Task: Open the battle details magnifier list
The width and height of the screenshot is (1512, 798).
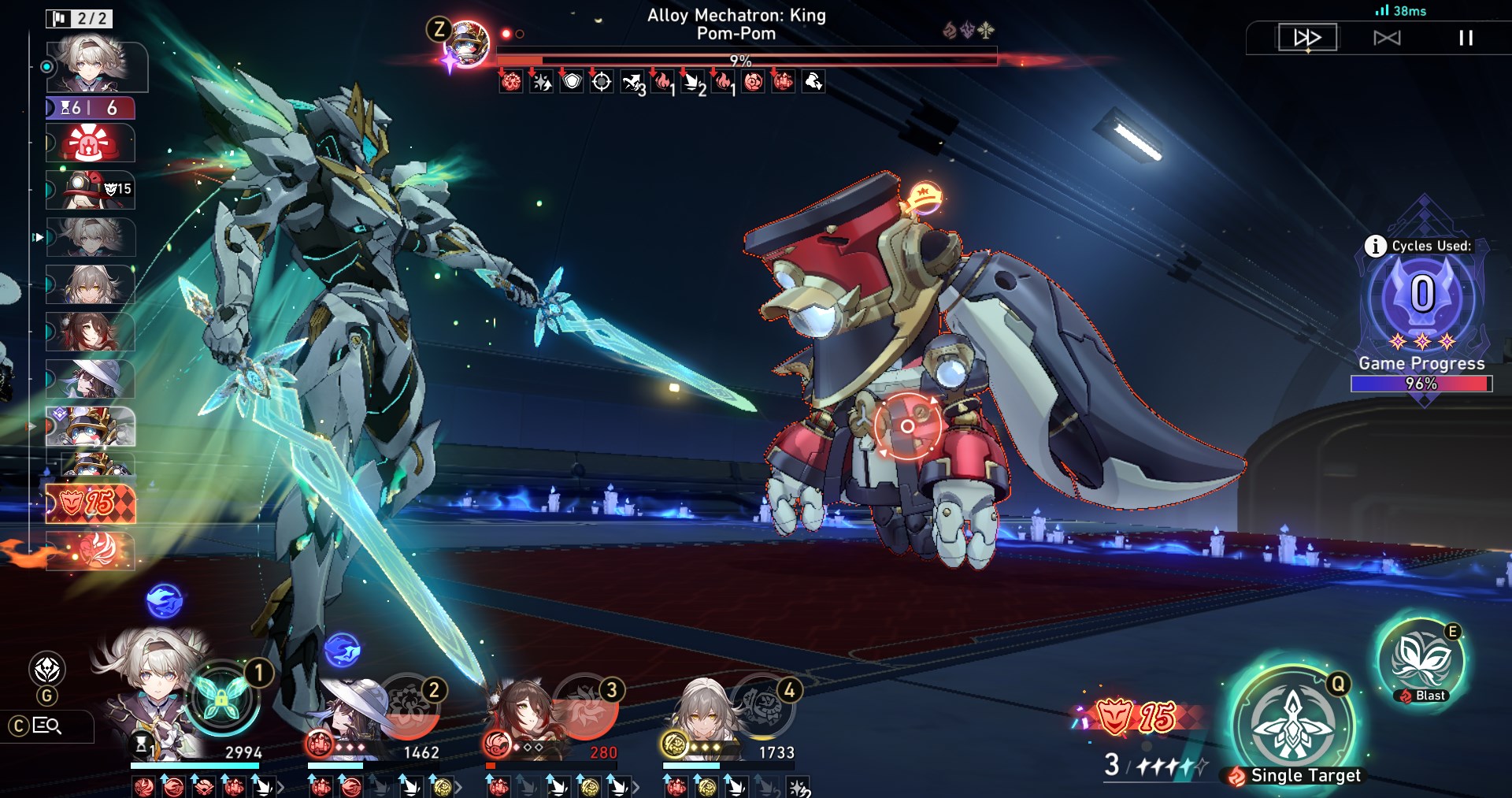Action: coord(47,726)
